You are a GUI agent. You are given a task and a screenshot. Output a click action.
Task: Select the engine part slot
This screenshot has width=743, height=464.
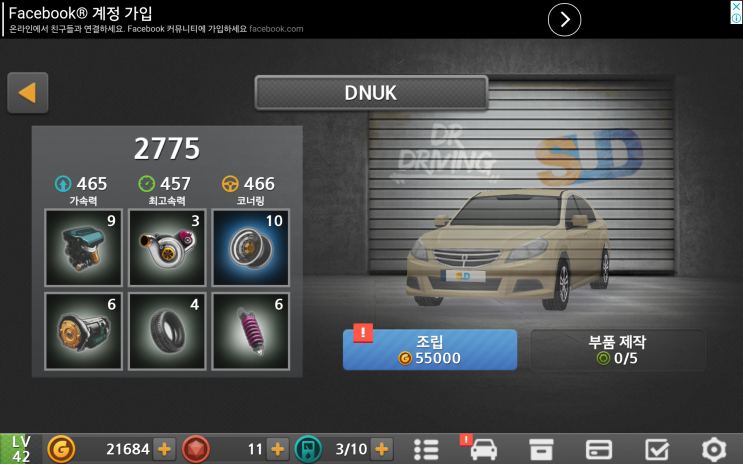pos(83,246)
